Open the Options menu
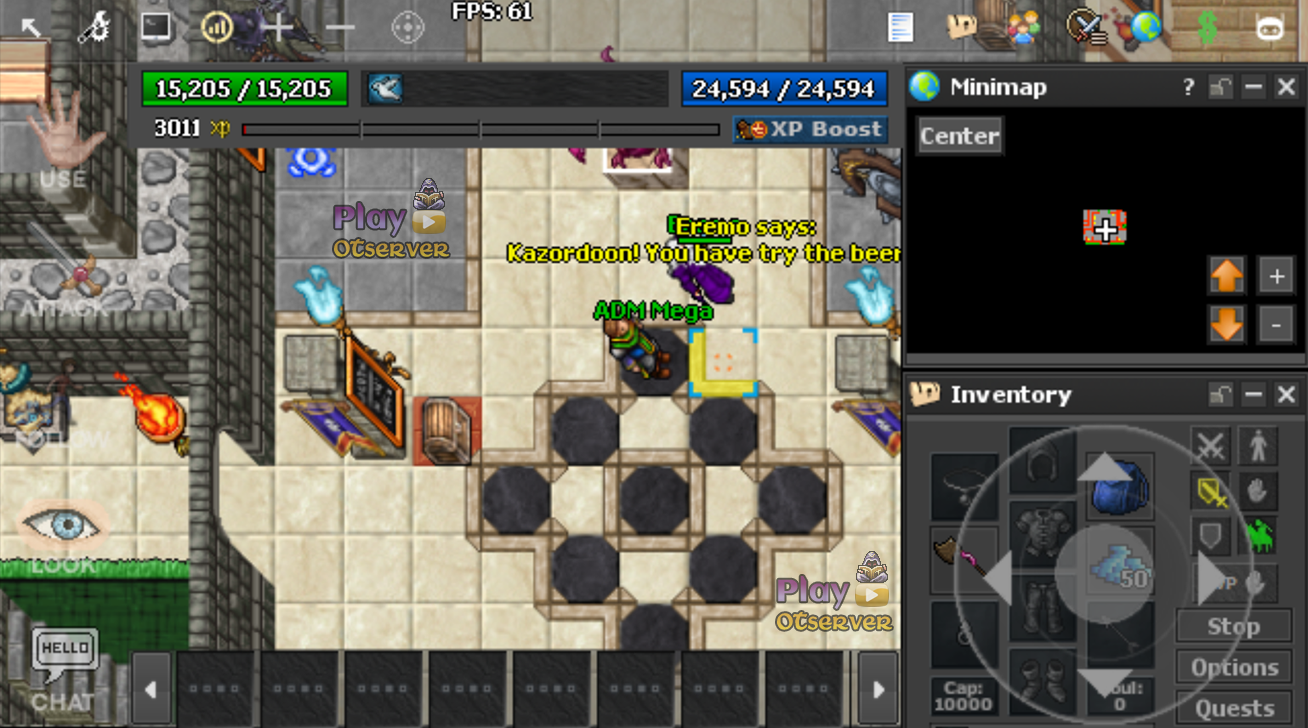The image size is (1308, 728). (x=1234, y=667)
